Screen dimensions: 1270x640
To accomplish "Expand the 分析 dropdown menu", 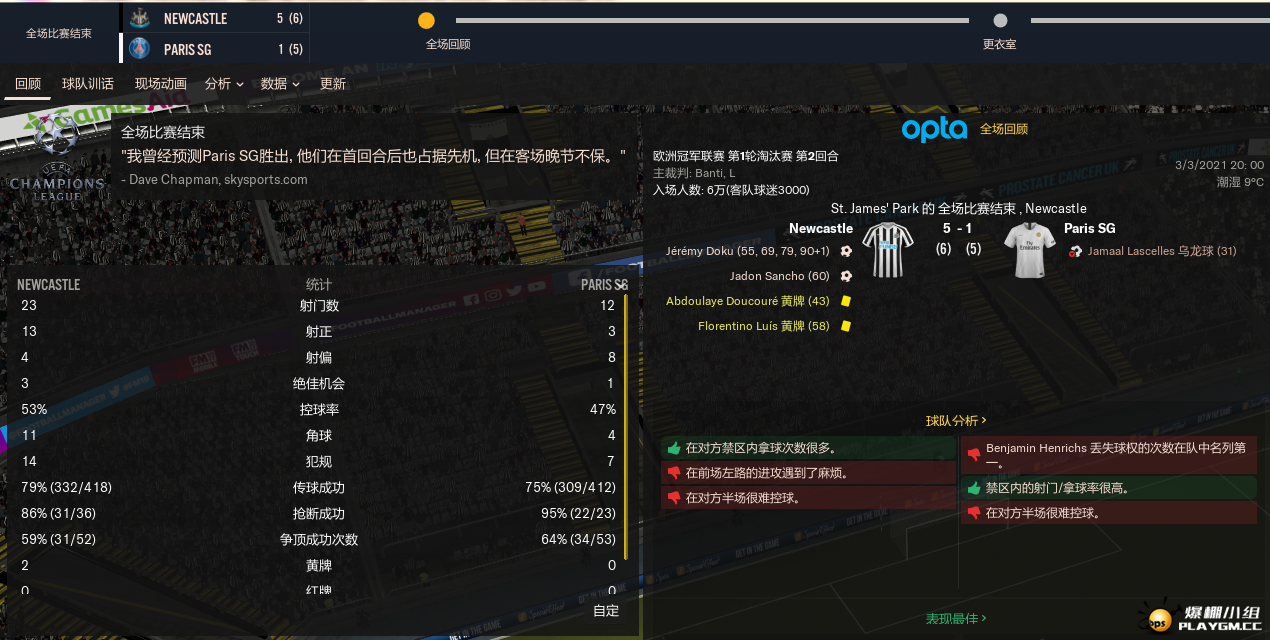I will tap(224, 84).
